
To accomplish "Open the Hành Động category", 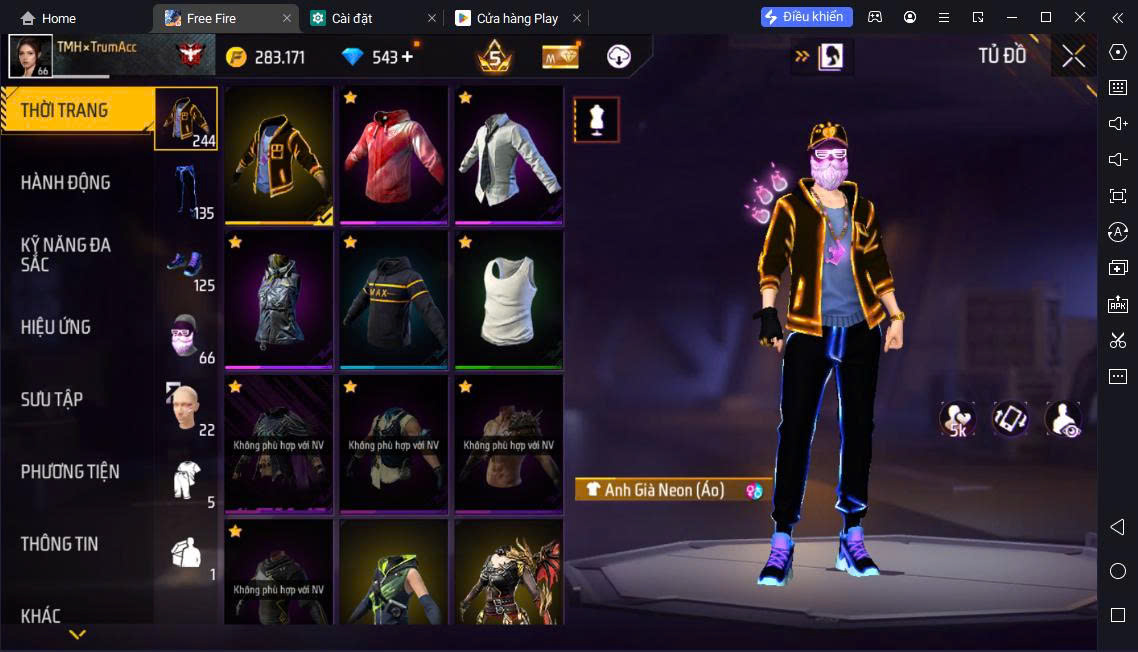I will tap(66, 182).
